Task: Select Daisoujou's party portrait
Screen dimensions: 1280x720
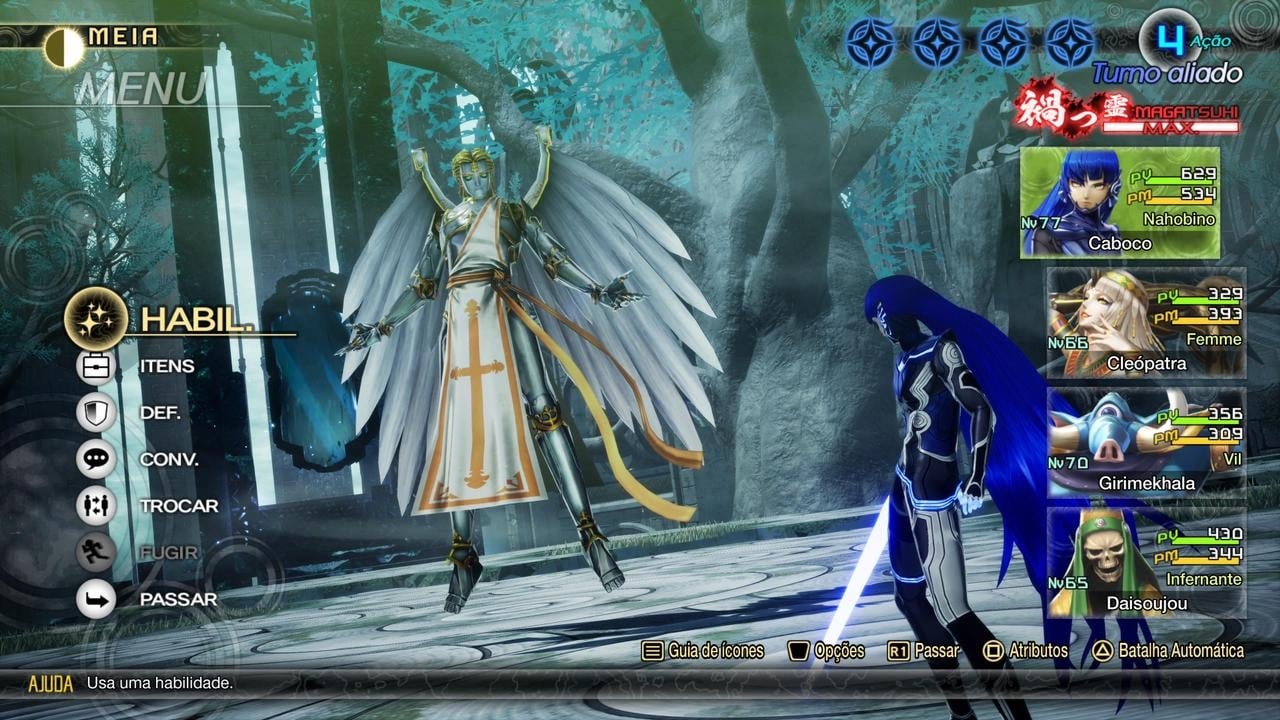Action: pos(1145,562)
